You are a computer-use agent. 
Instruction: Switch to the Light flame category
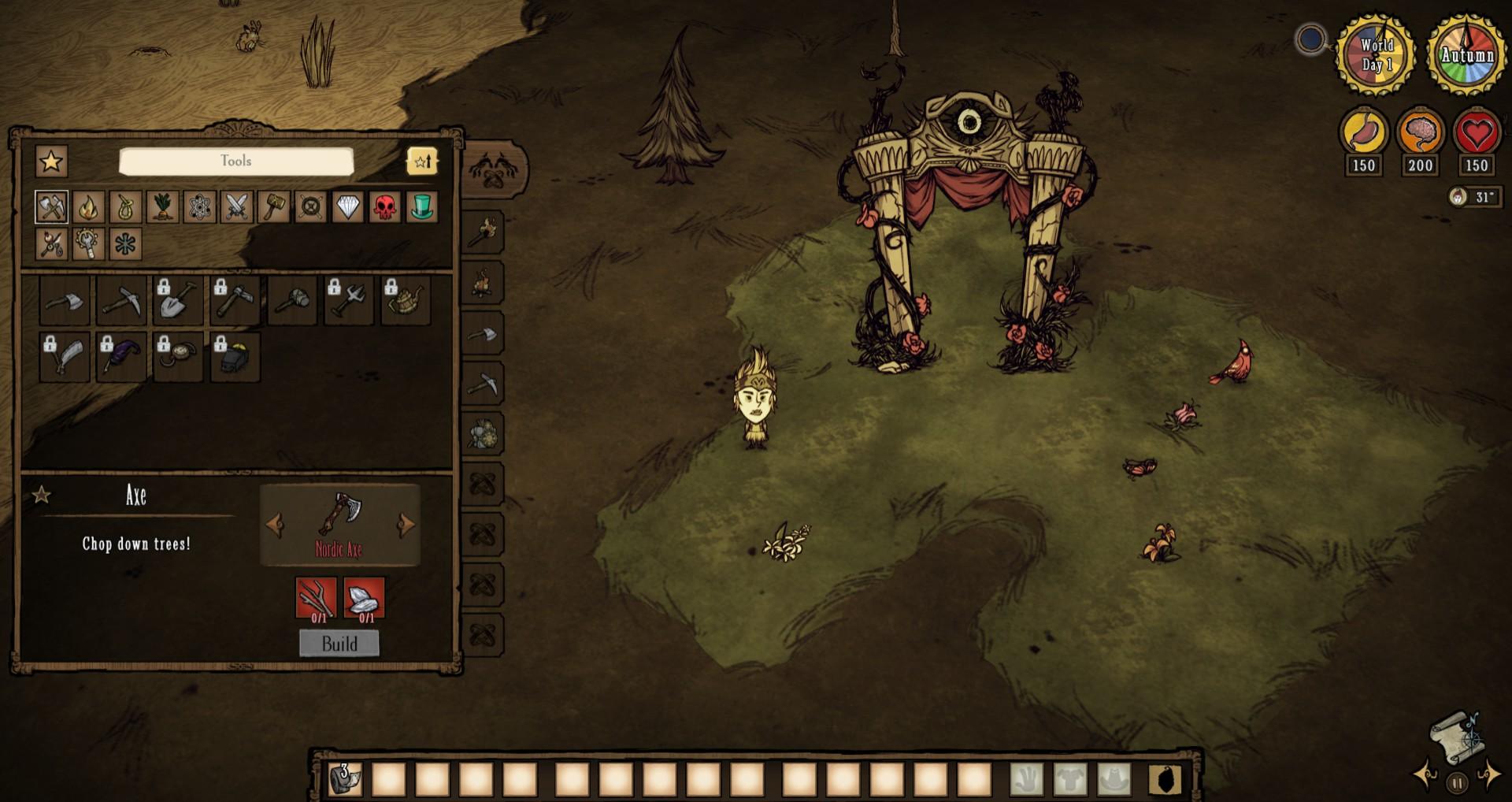point(88,207)
